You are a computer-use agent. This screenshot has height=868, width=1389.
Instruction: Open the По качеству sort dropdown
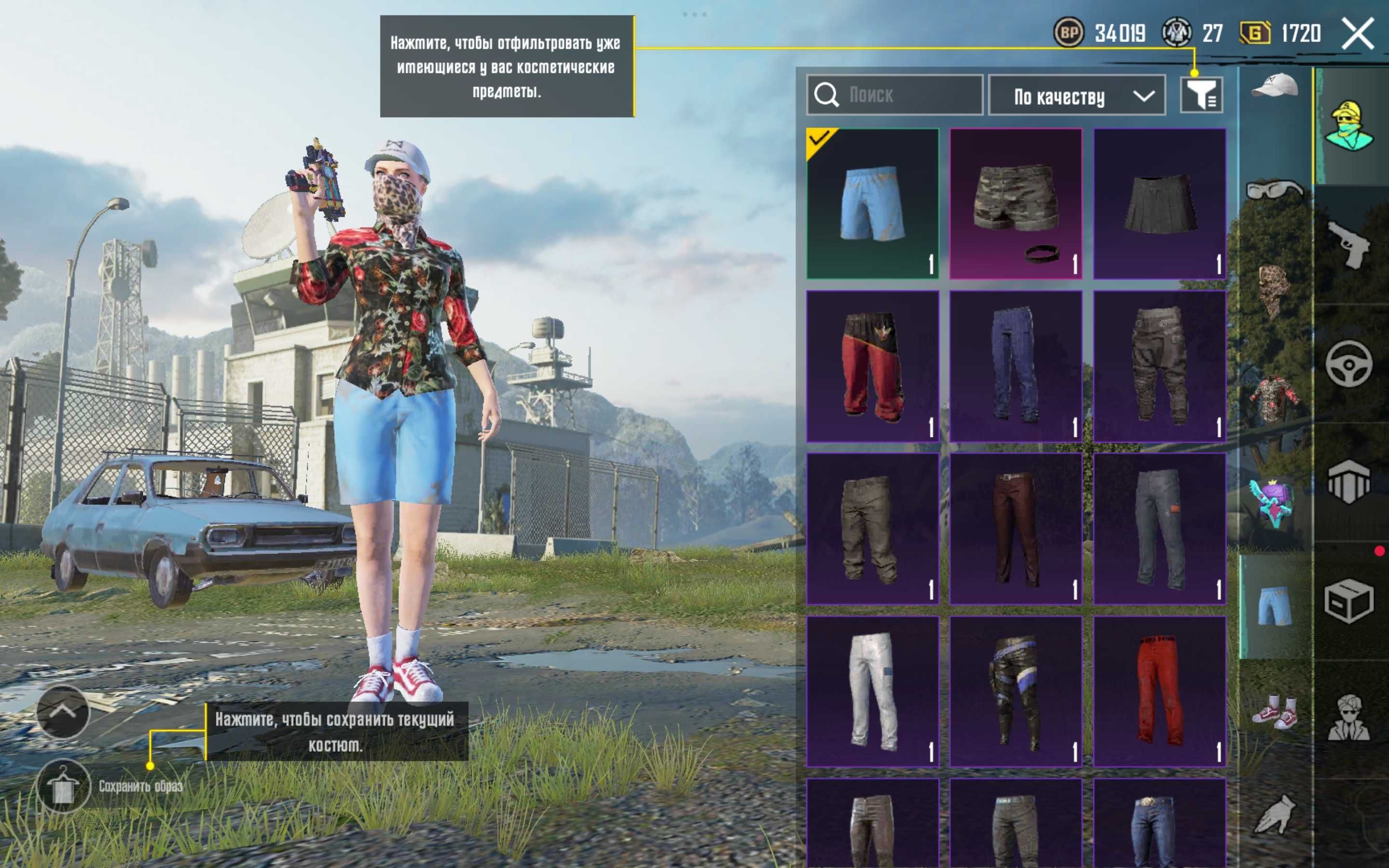[1077, 95]
